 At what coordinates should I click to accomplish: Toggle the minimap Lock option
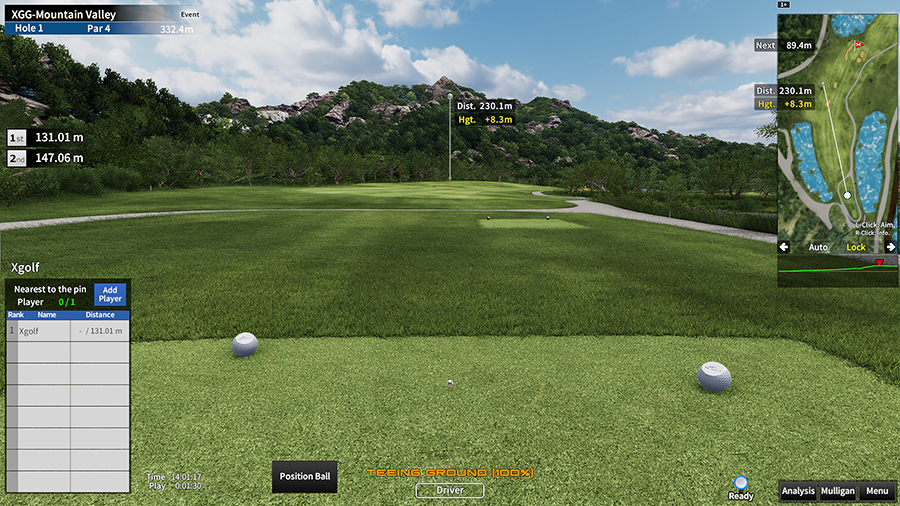(x=856, y=247)
